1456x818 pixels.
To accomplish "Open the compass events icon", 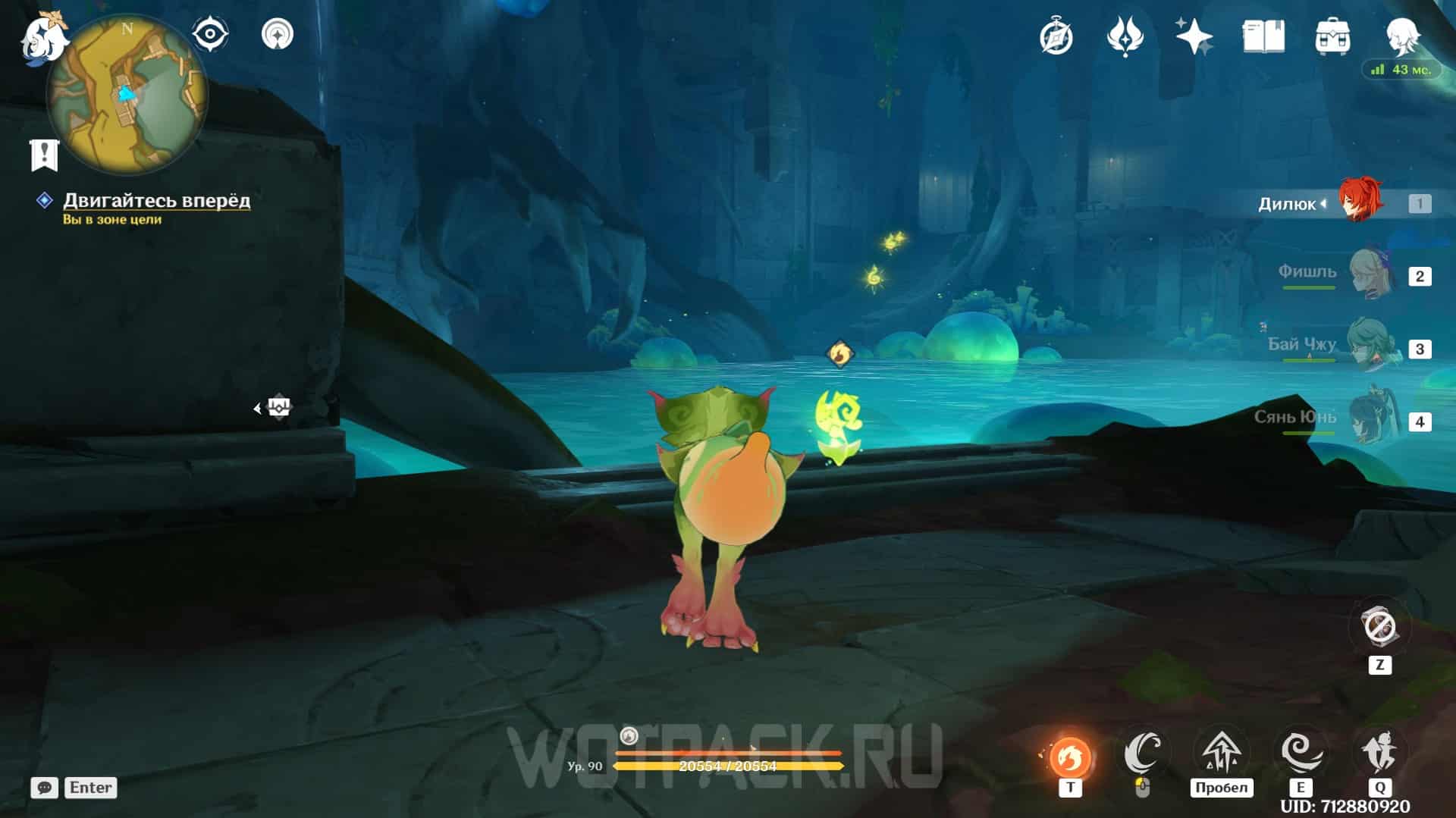I will pos(1056,37).
